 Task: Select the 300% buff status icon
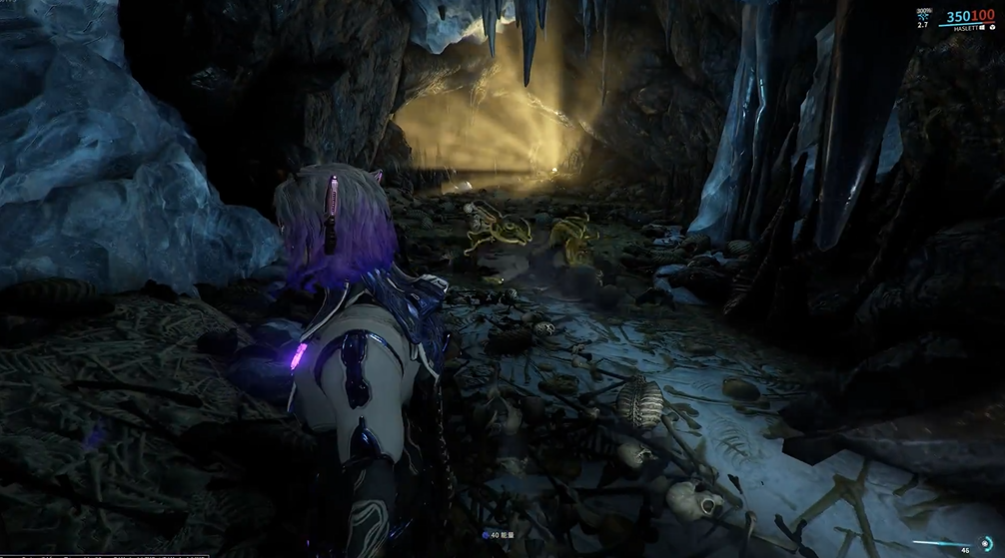[921, 16]
